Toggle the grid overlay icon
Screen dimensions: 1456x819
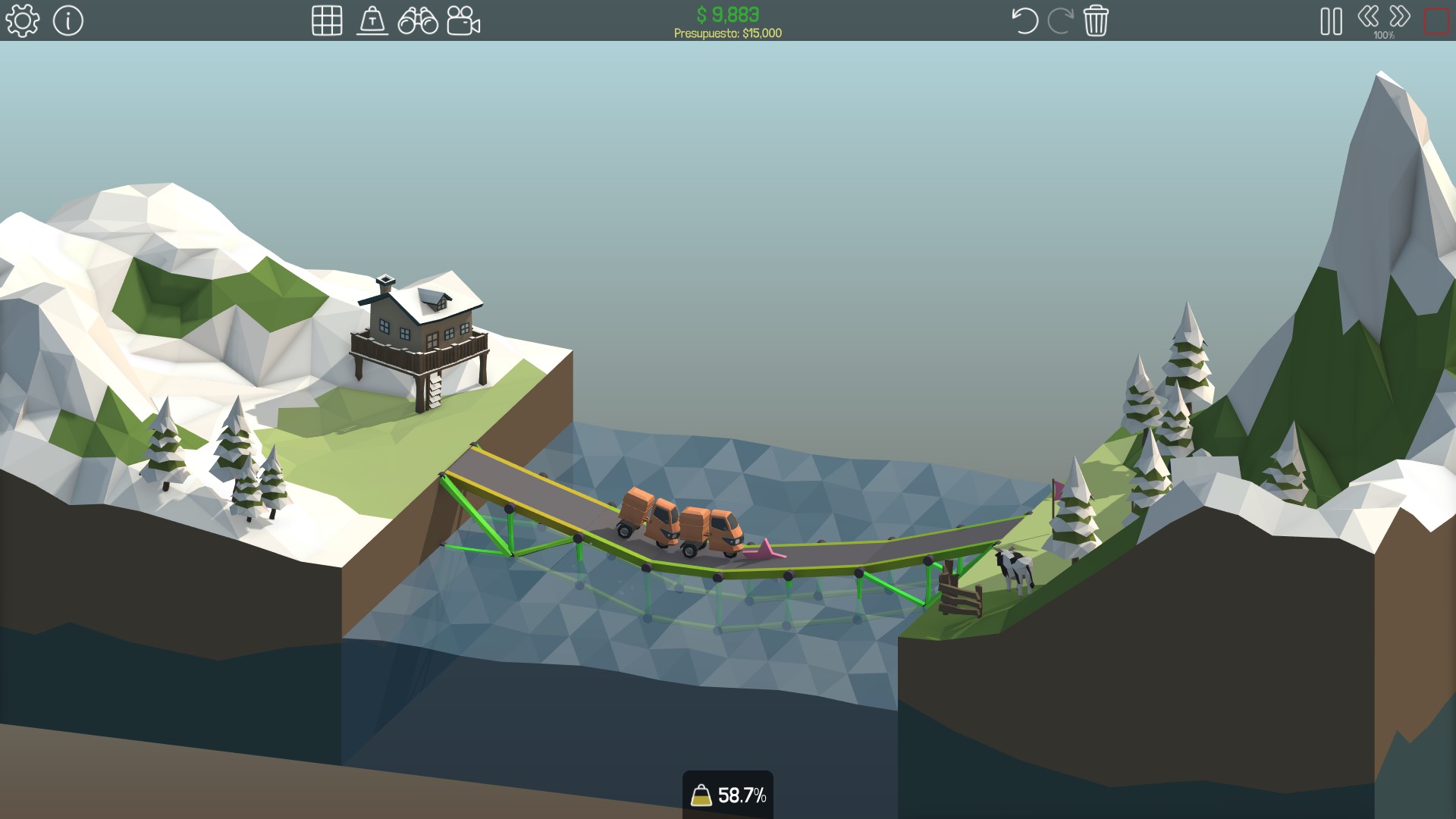click(327, 20)
